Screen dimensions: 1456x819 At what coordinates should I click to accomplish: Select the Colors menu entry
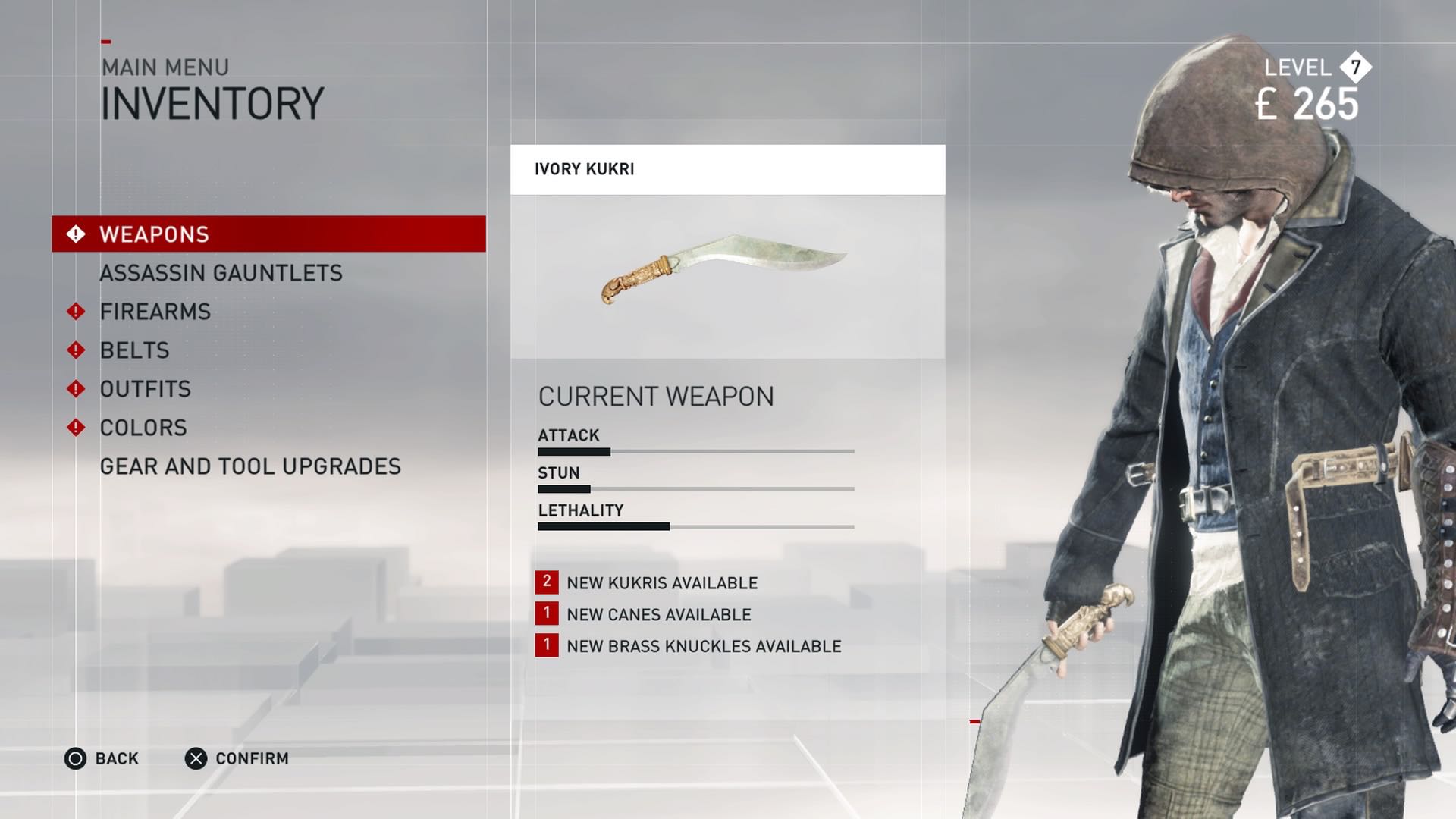143,428
